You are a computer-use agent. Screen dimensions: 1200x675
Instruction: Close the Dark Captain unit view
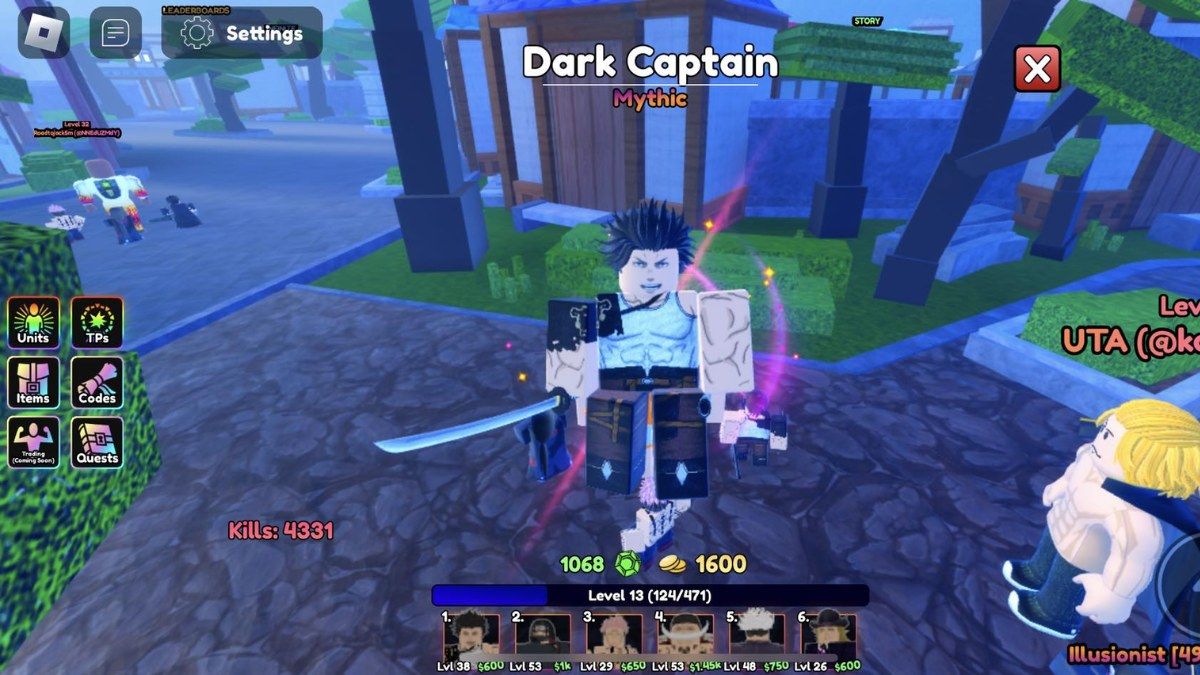tap(1037, 69)
